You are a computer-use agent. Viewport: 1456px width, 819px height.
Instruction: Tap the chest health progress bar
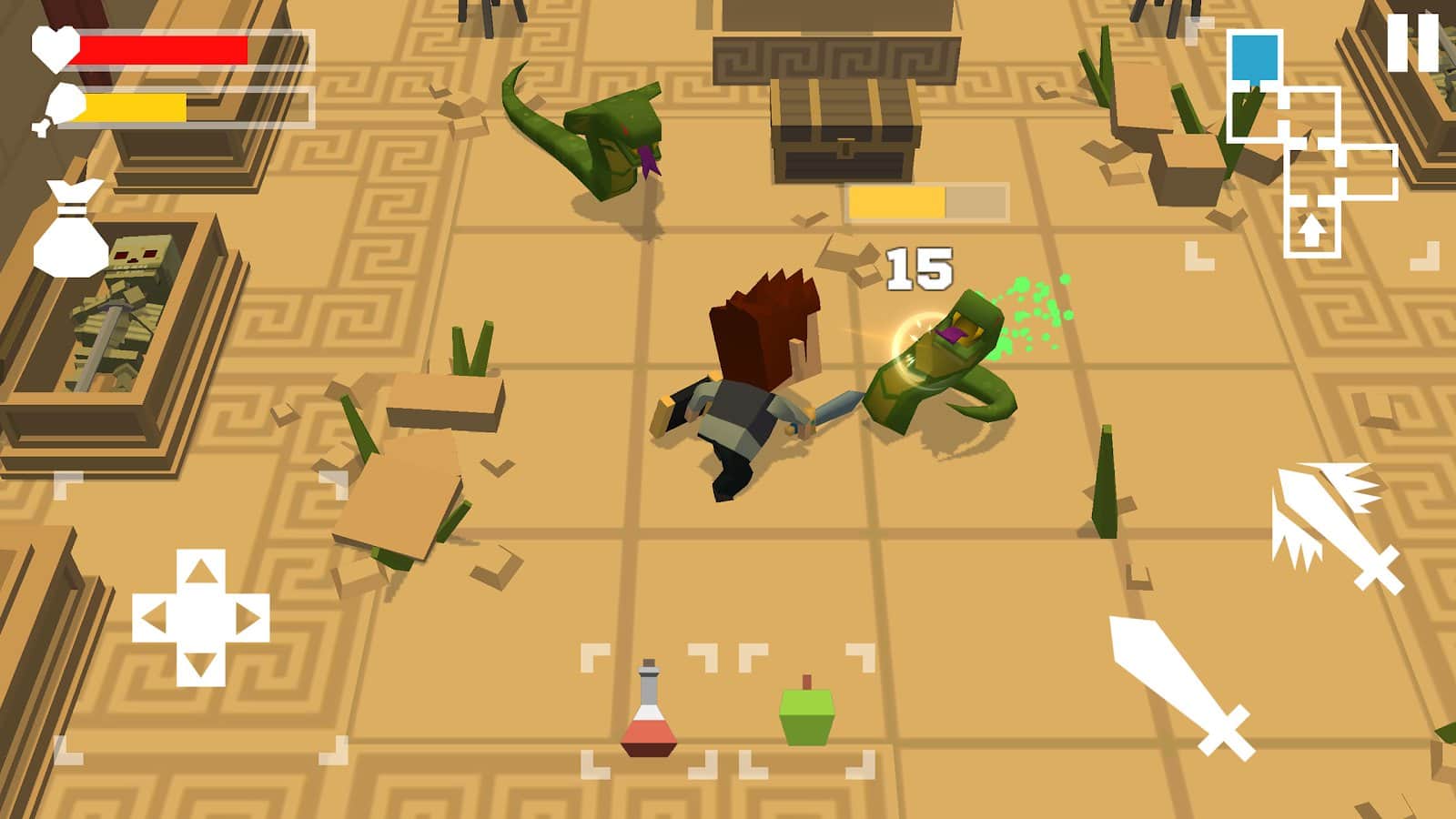(928, 201)
